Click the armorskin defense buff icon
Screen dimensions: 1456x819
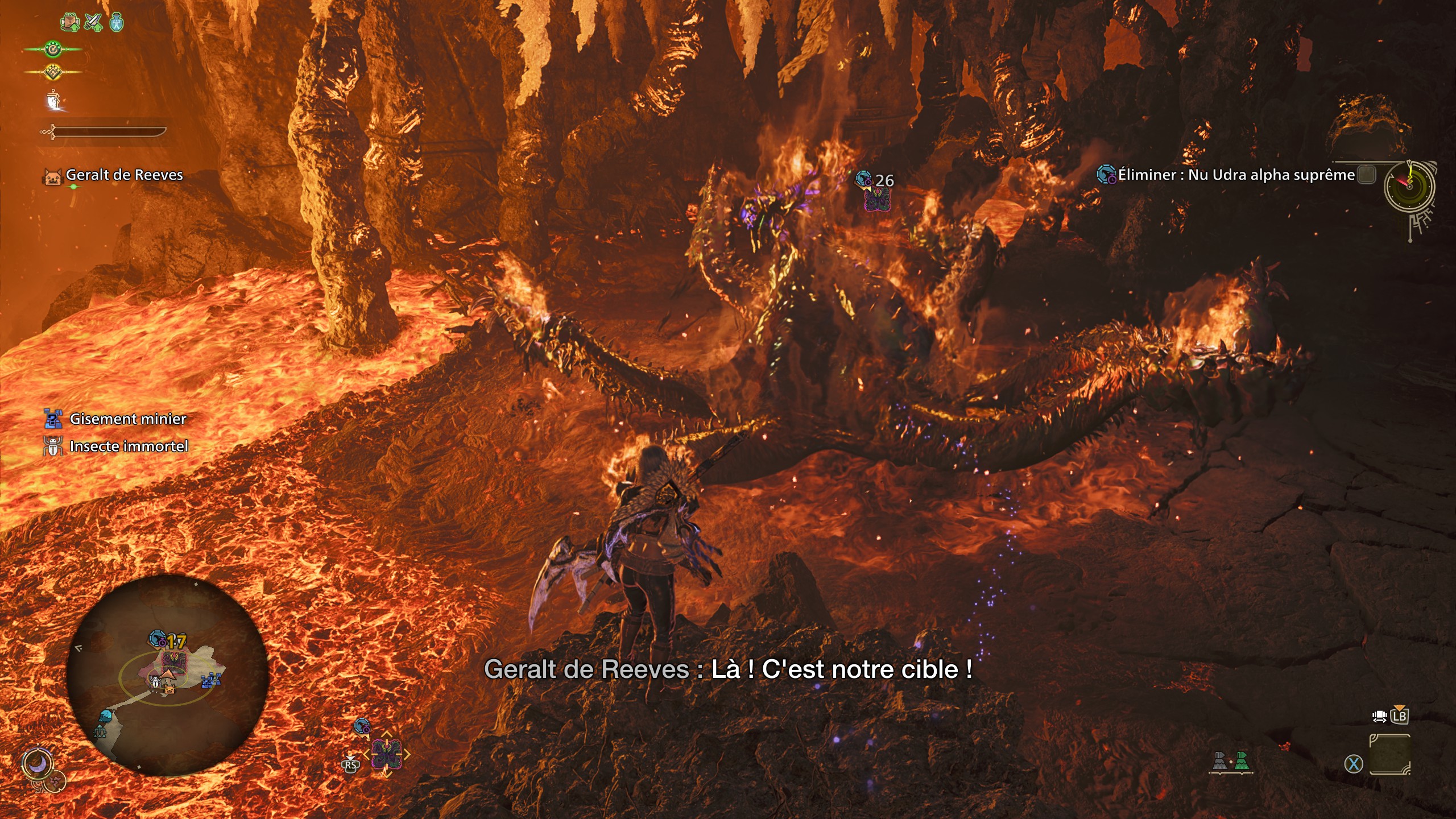(x=70, y=22)
